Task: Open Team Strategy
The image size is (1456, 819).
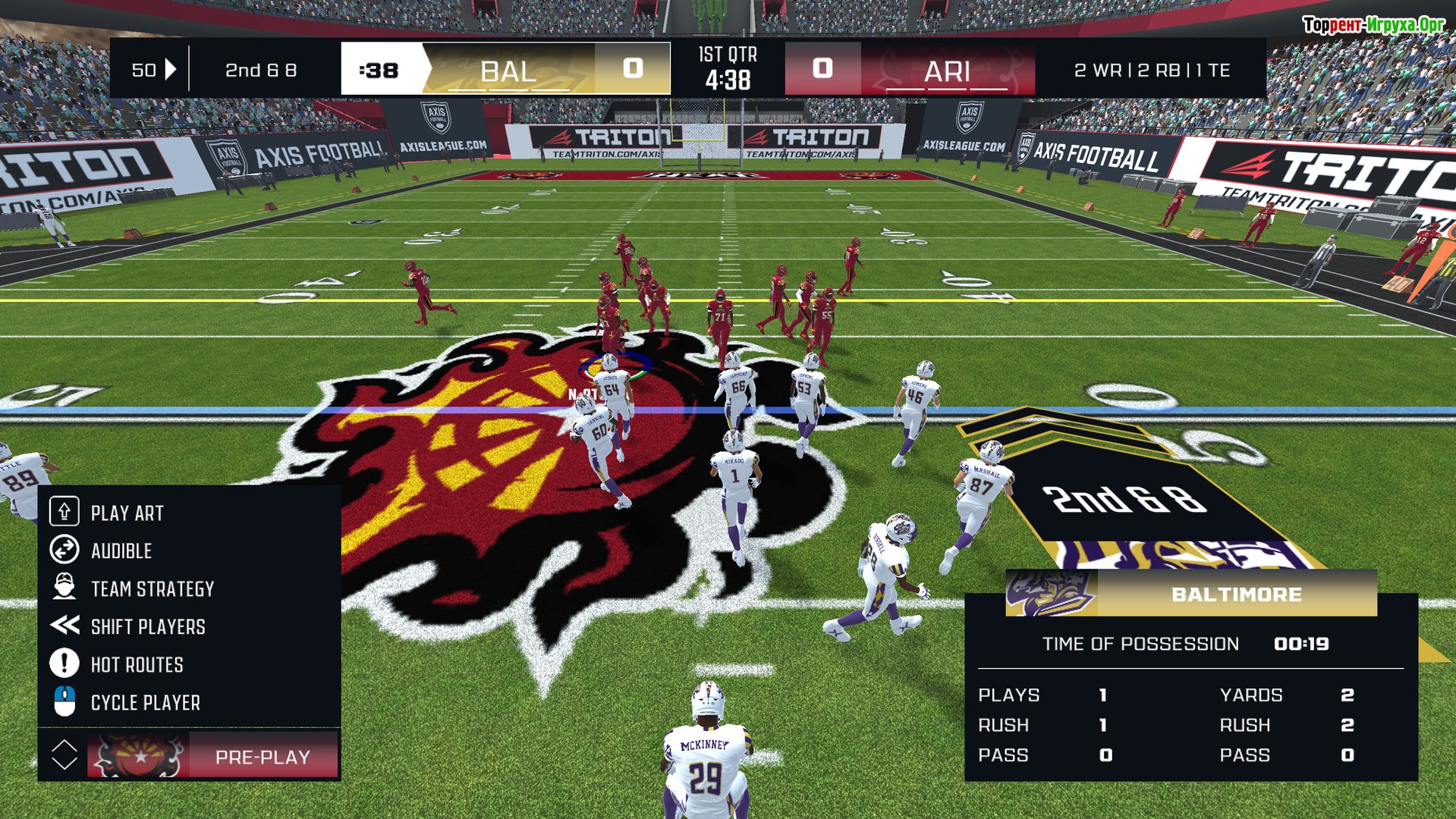Action: point(152,589)
